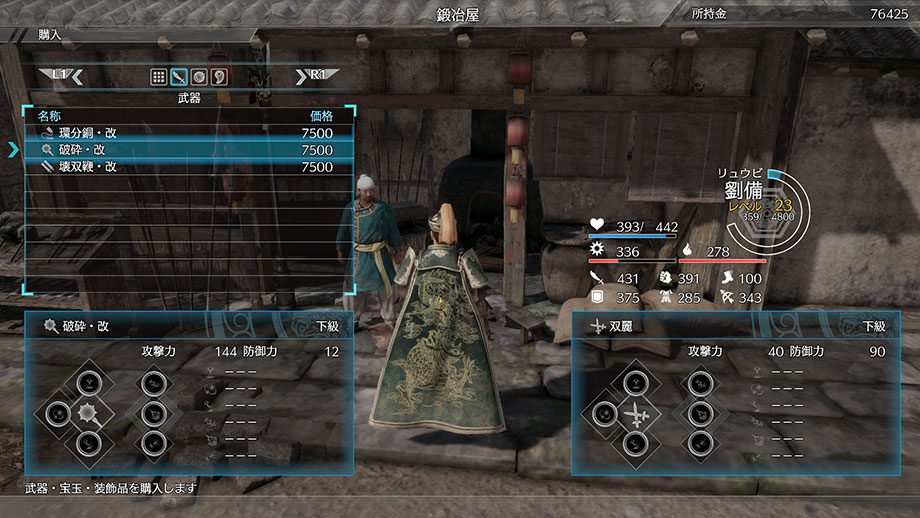Switch to the round gem category tab
The height and width of the screenshot is (518, 920).
[199, 77]
